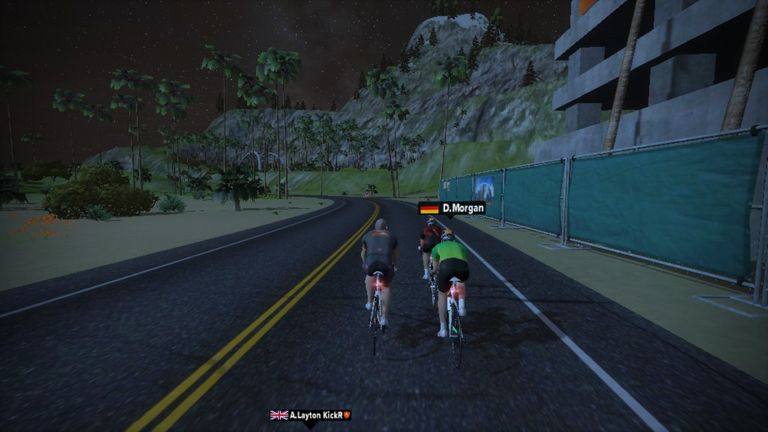
Task: Click the A.Layton KickR name label
Action: (x=311, y=415)
